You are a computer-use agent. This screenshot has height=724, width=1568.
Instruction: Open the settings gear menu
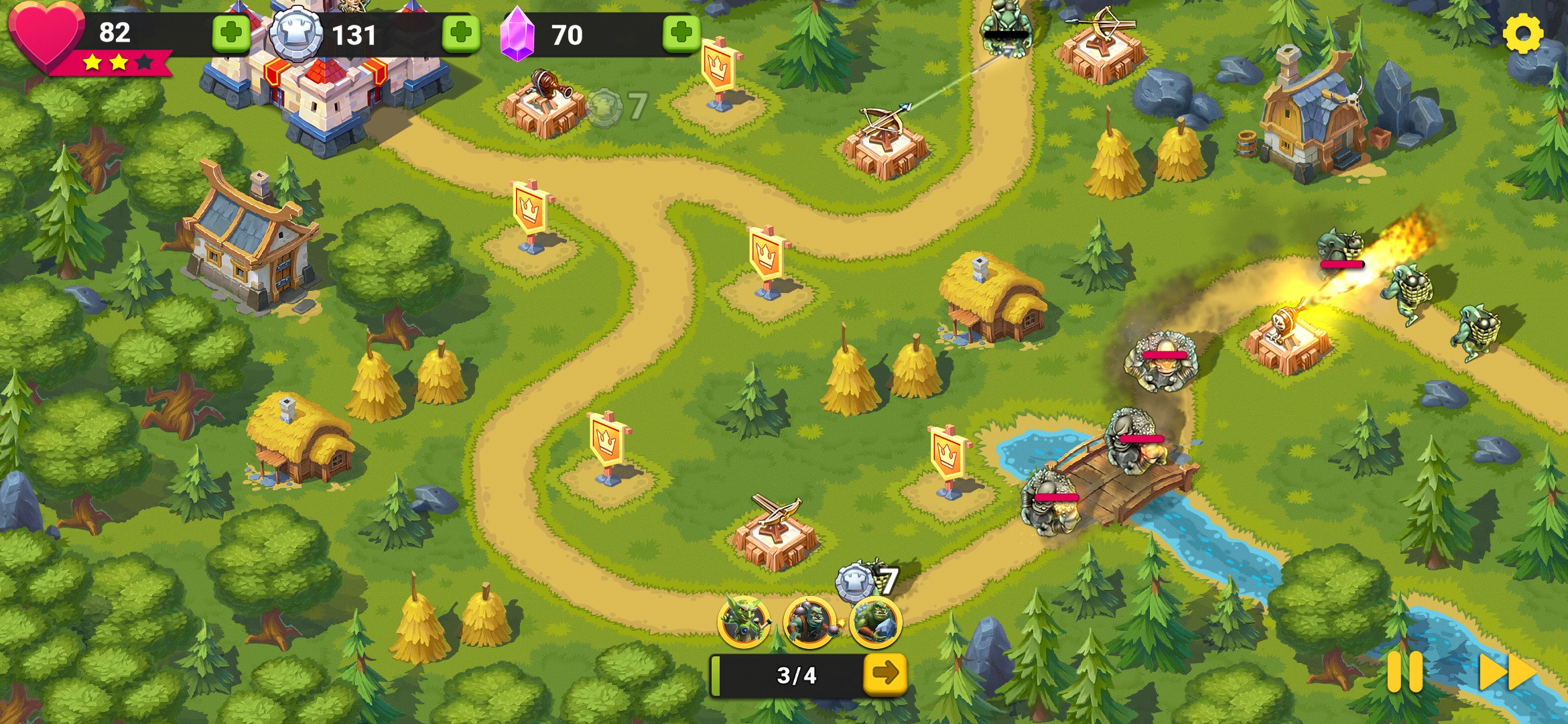1522,33
